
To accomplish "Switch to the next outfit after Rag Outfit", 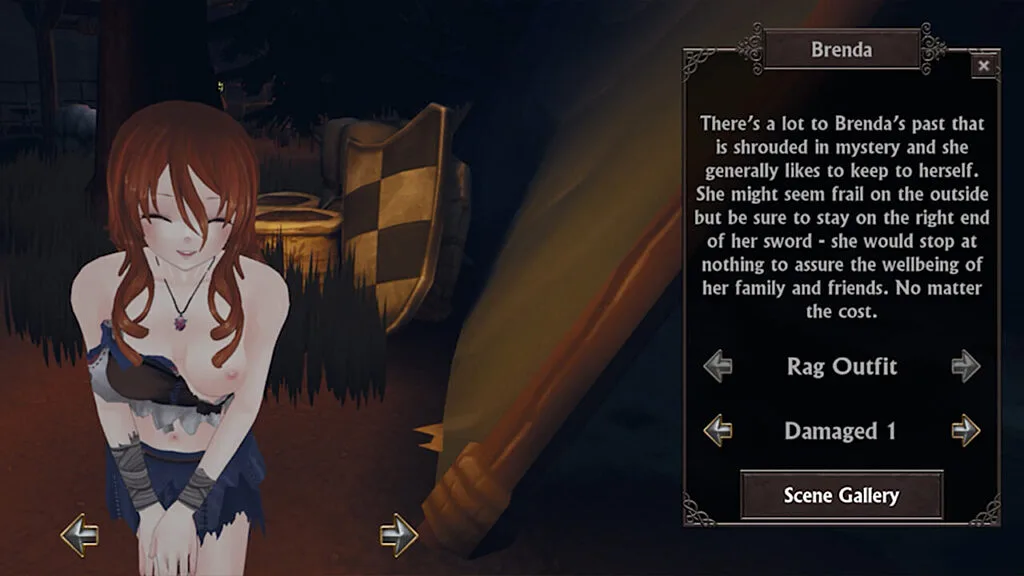I will (x=965, y=366).
